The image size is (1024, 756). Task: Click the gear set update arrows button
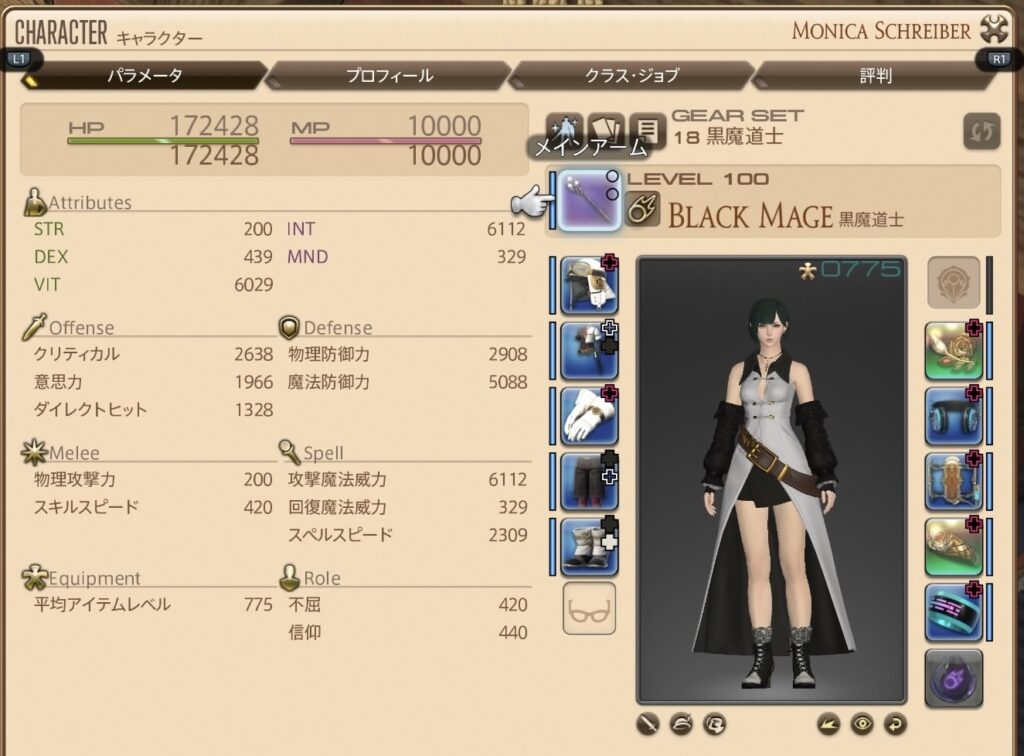coord(980,132)
